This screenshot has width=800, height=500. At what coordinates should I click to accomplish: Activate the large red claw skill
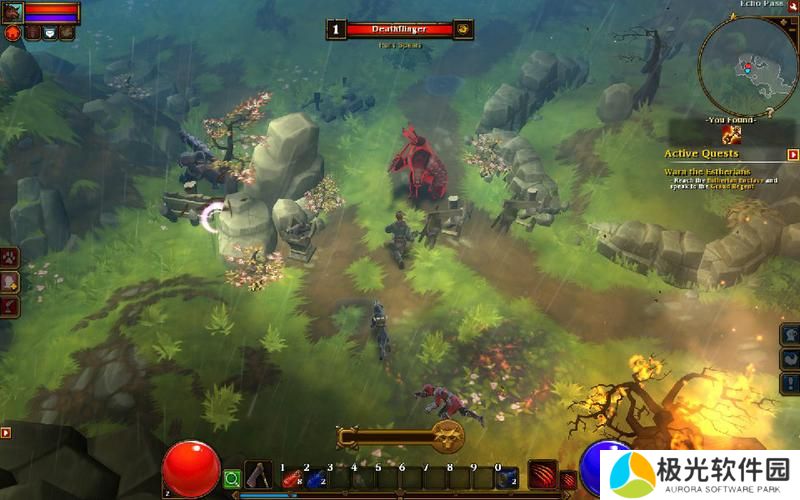click(542, 474)
